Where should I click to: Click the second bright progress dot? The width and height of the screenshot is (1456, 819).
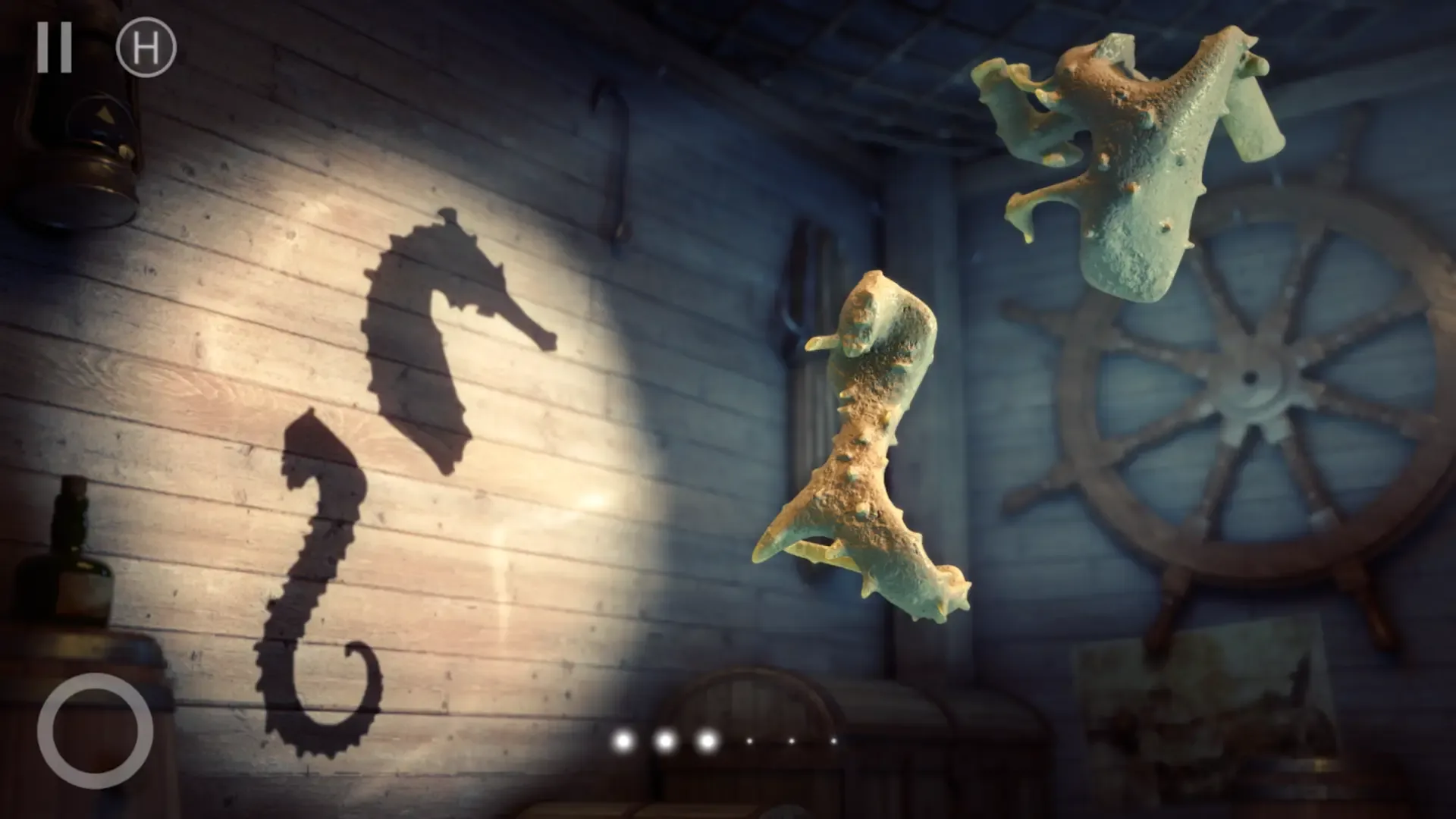pos(665,742)
